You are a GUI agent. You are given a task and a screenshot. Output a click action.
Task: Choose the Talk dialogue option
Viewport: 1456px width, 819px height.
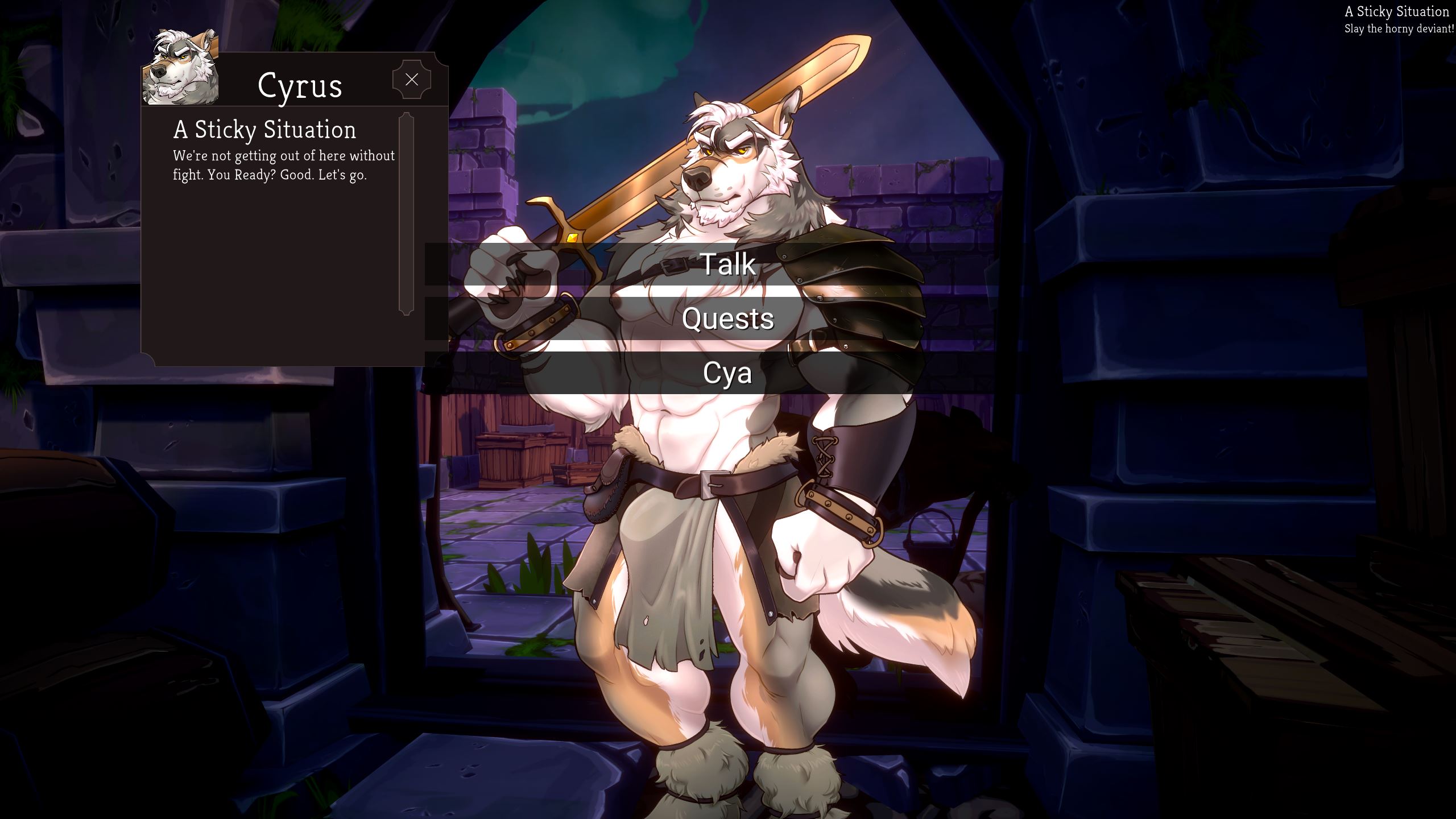pos(727,264)
